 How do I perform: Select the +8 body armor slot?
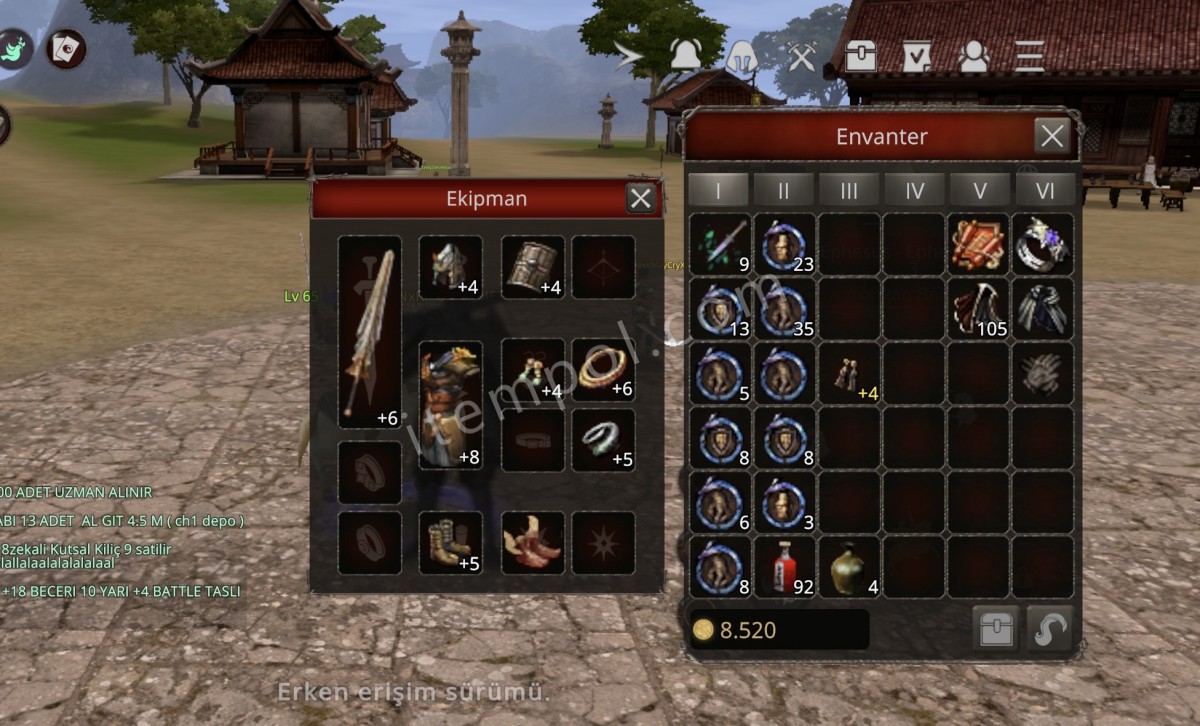(x=451, y=405)
